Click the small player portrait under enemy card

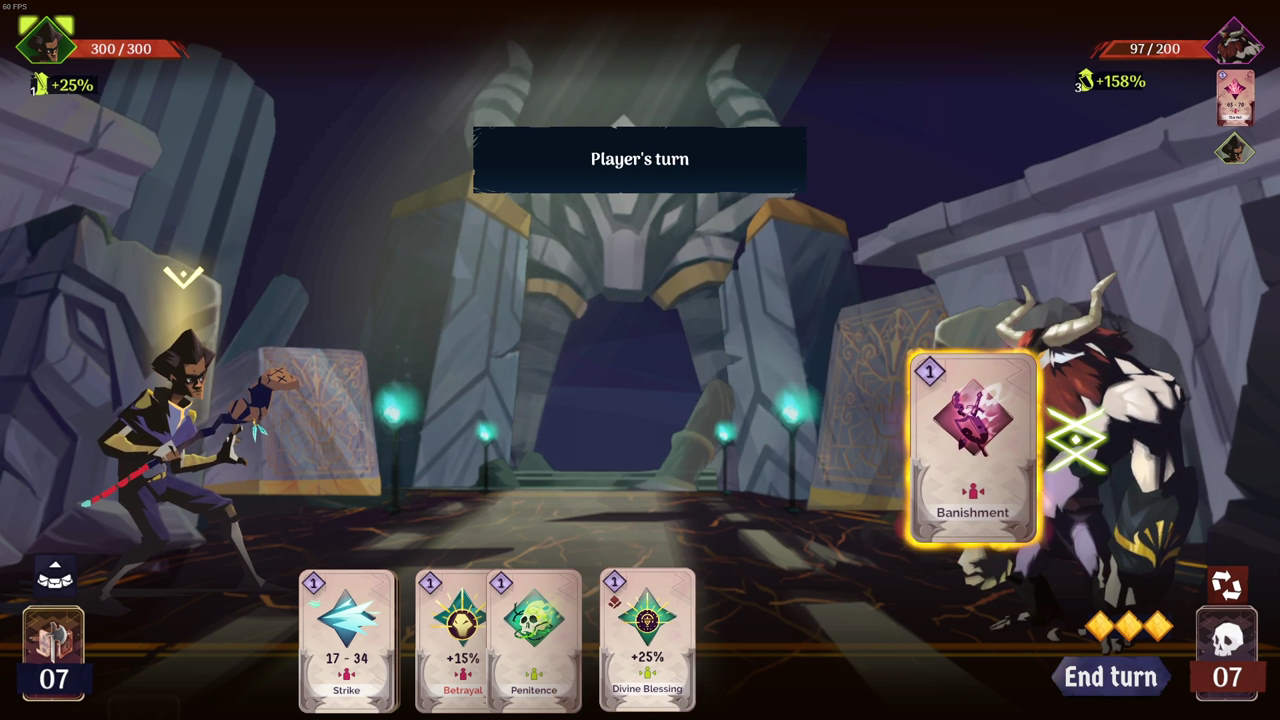coord(1235,150)
